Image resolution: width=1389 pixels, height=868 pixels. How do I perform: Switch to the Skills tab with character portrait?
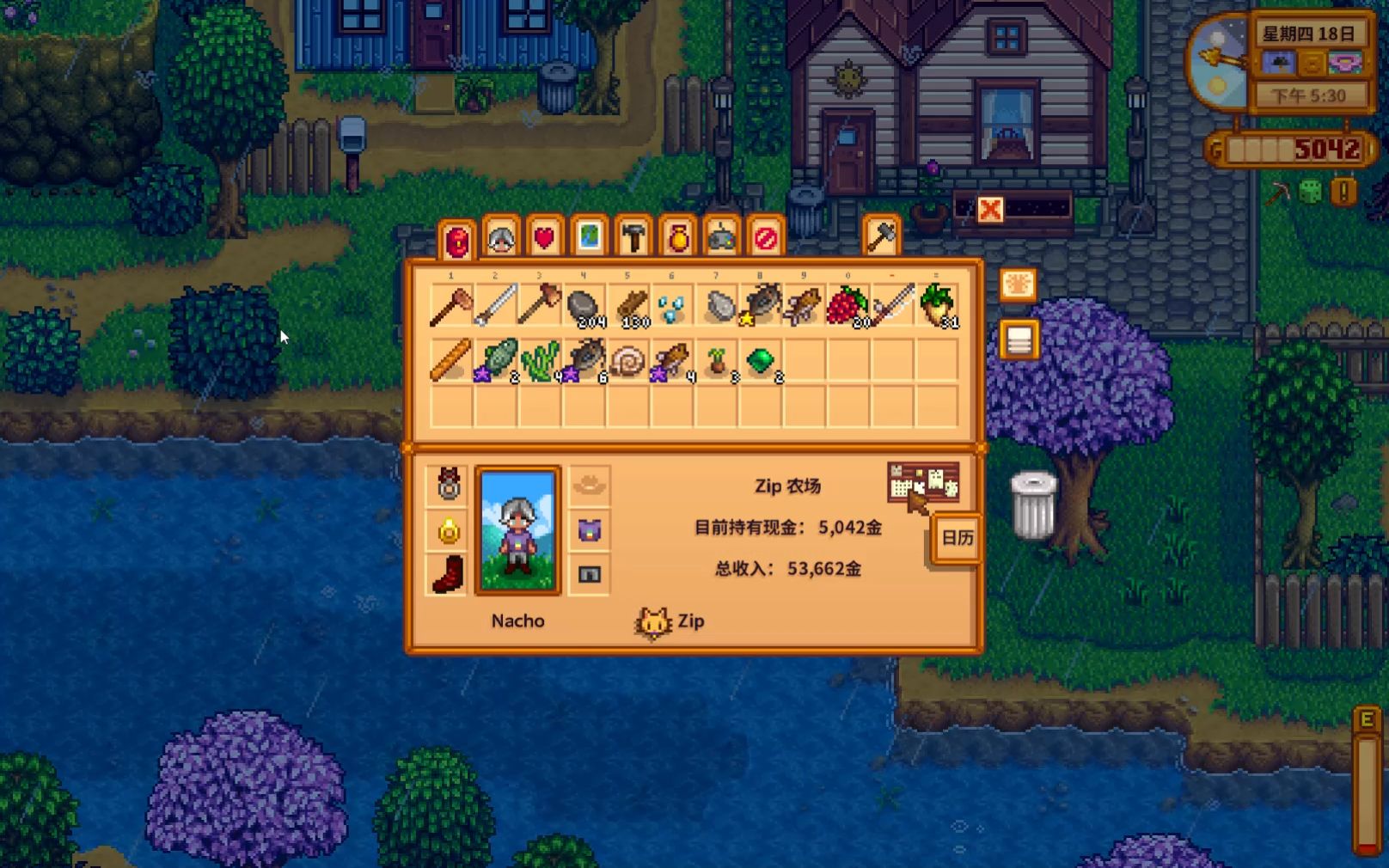(501, 237)
